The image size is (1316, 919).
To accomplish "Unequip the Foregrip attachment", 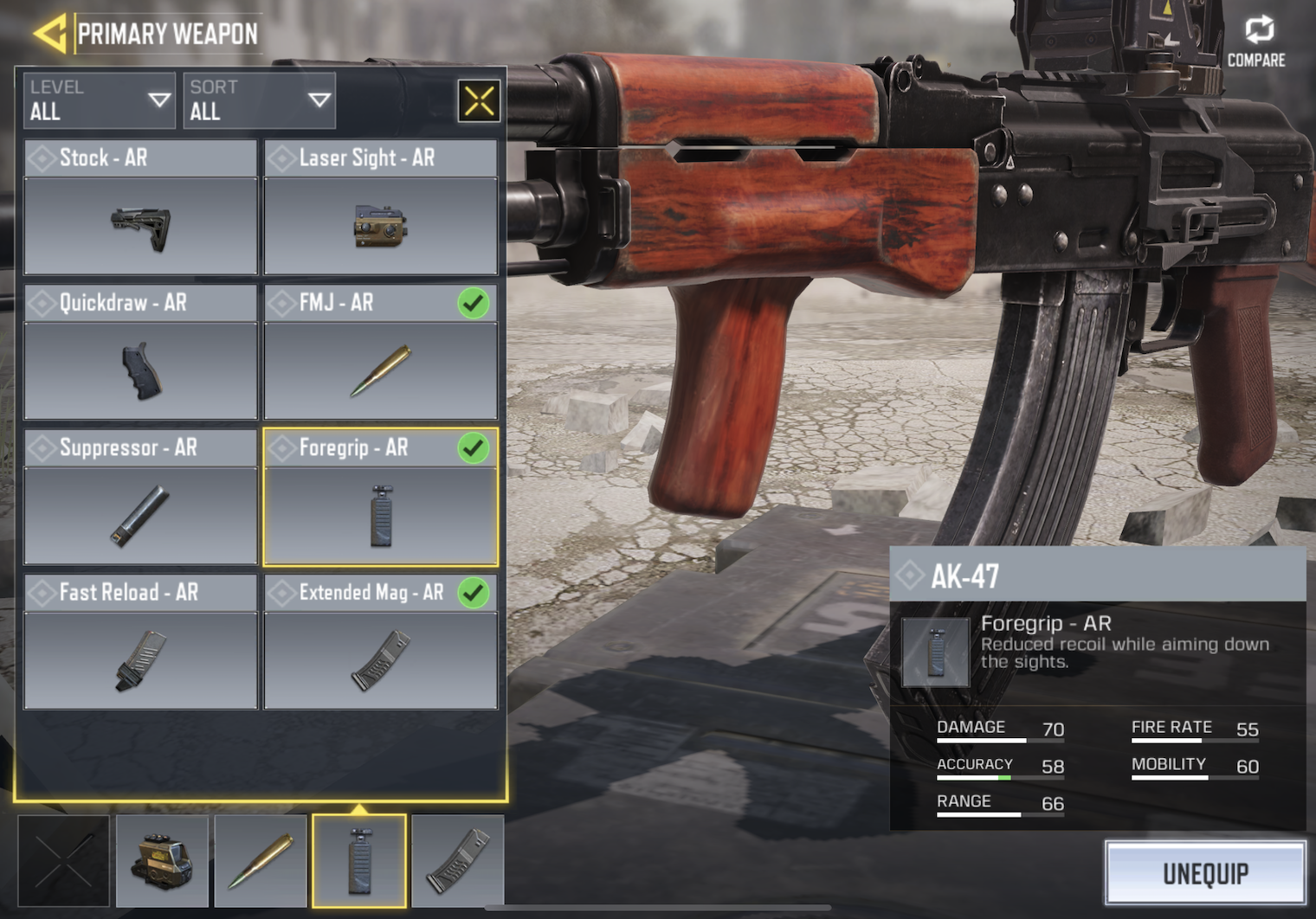I will point(1205,873).
